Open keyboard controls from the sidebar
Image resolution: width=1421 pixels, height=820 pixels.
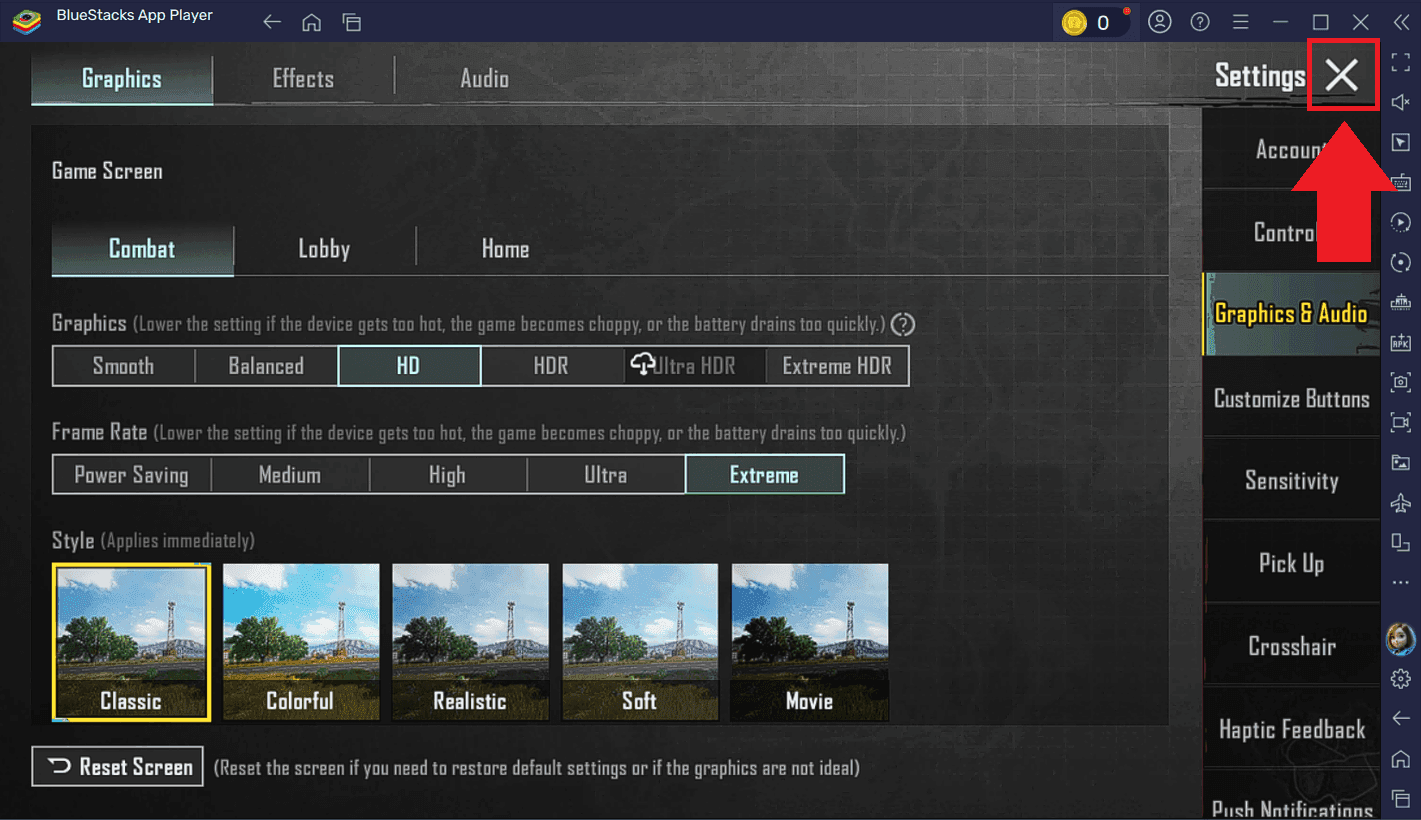[x=1400, y=182]
